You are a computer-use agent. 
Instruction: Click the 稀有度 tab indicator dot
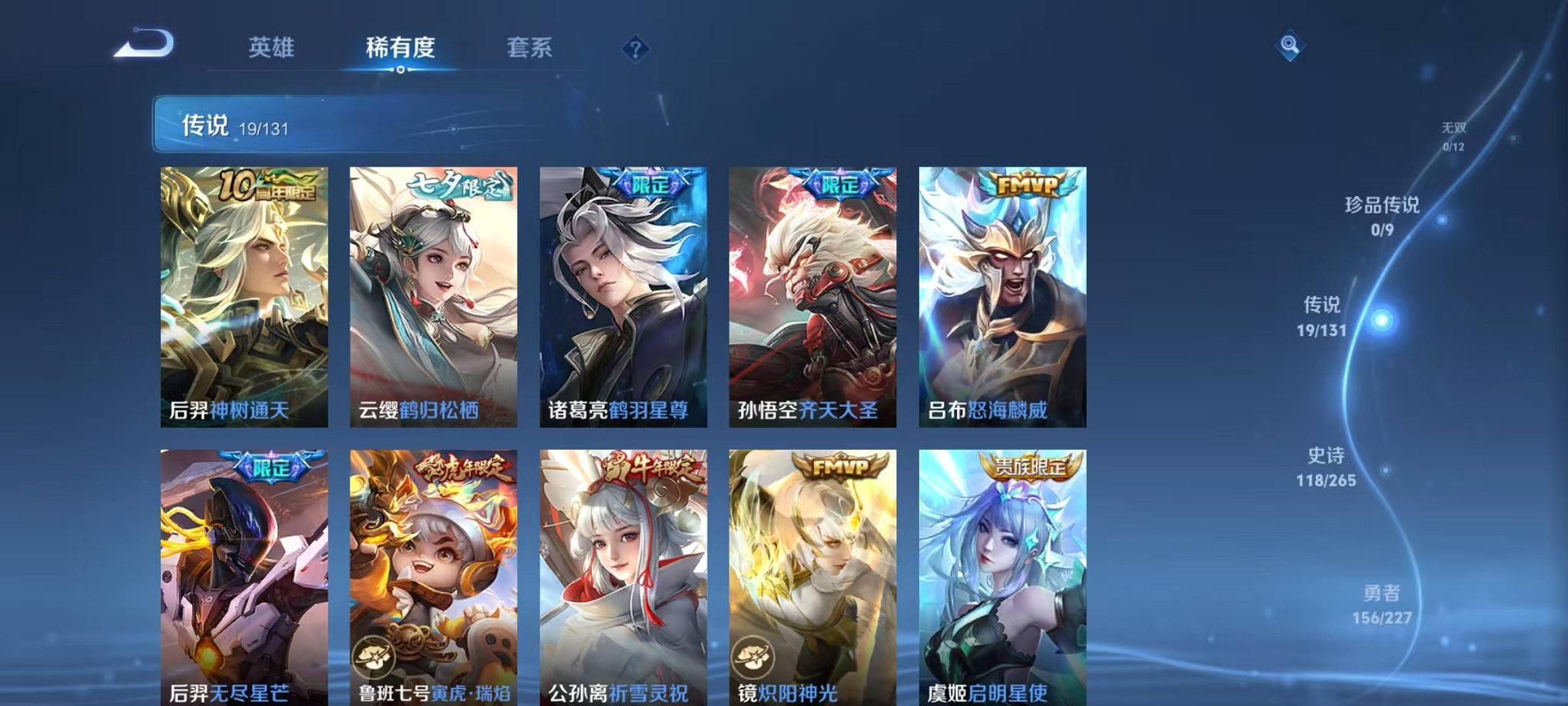point(399,69)
